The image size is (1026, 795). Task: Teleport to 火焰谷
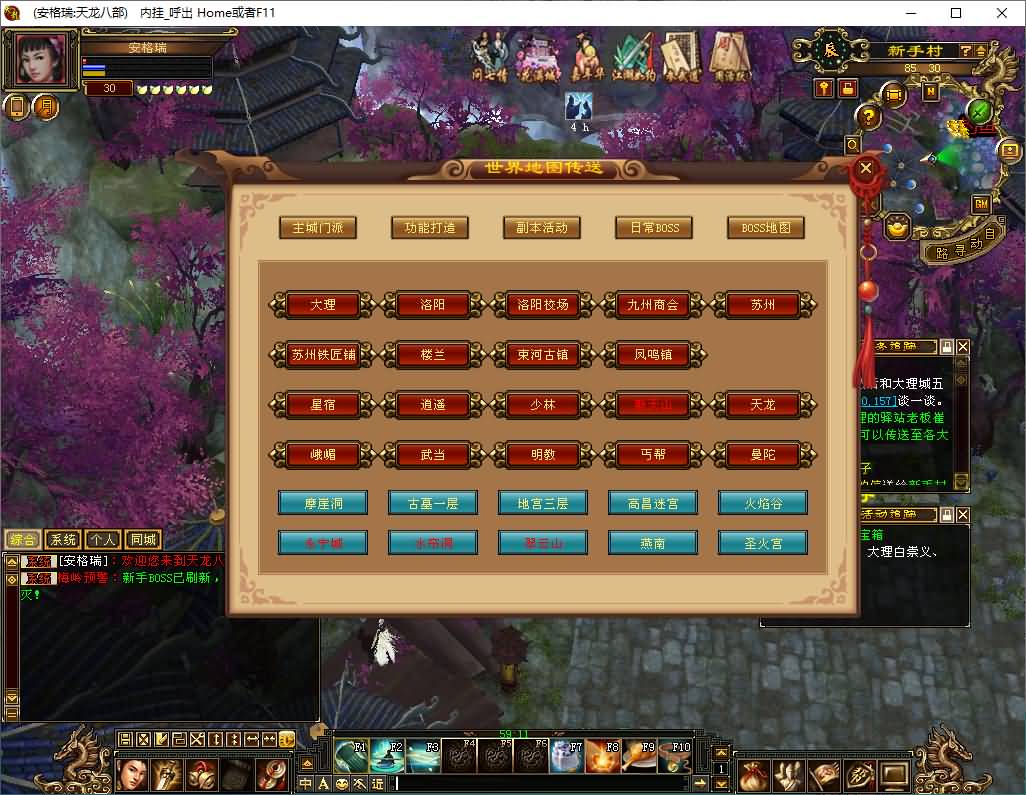[763, 503]
